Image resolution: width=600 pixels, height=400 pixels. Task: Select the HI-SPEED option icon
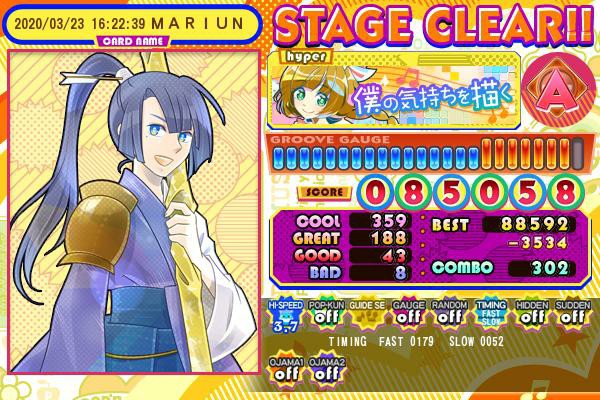tap(283, 313)
